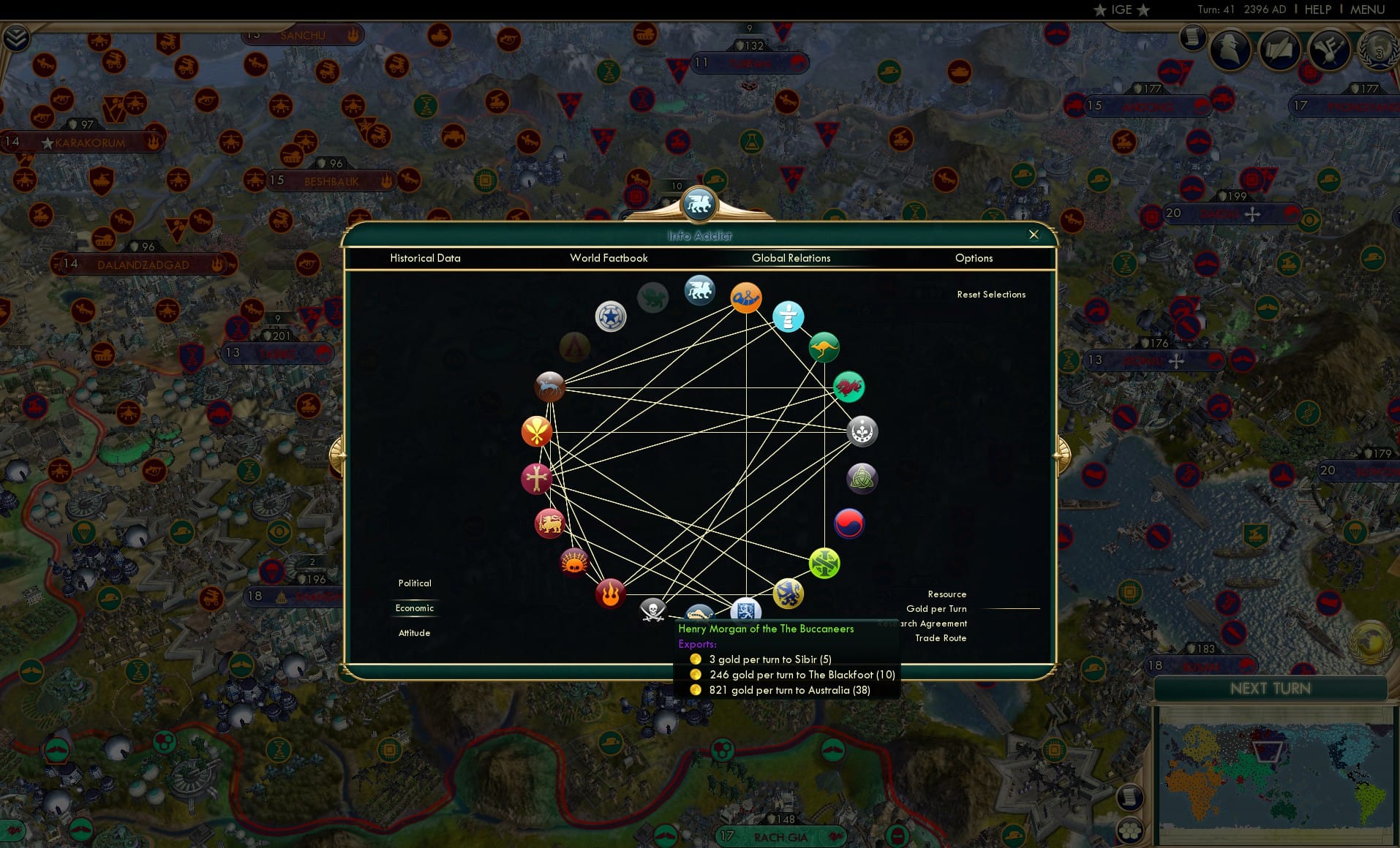Select the Korea yin-yang civ icon

pyautogui.click(x=848, y=523)
